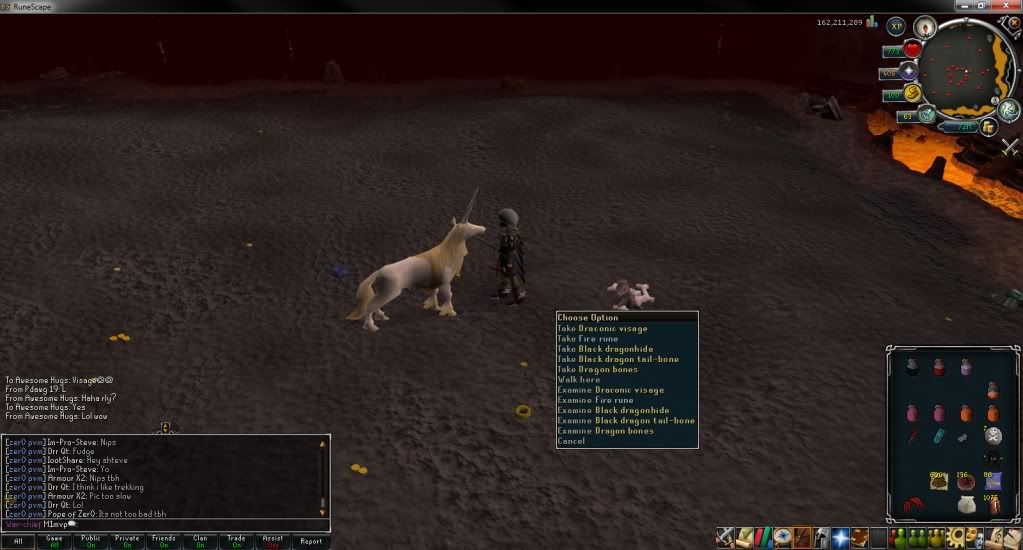Viewport: 1023px width, 550px height.
Task: Pick the Walk here option
Action: (x=579, y=380)
